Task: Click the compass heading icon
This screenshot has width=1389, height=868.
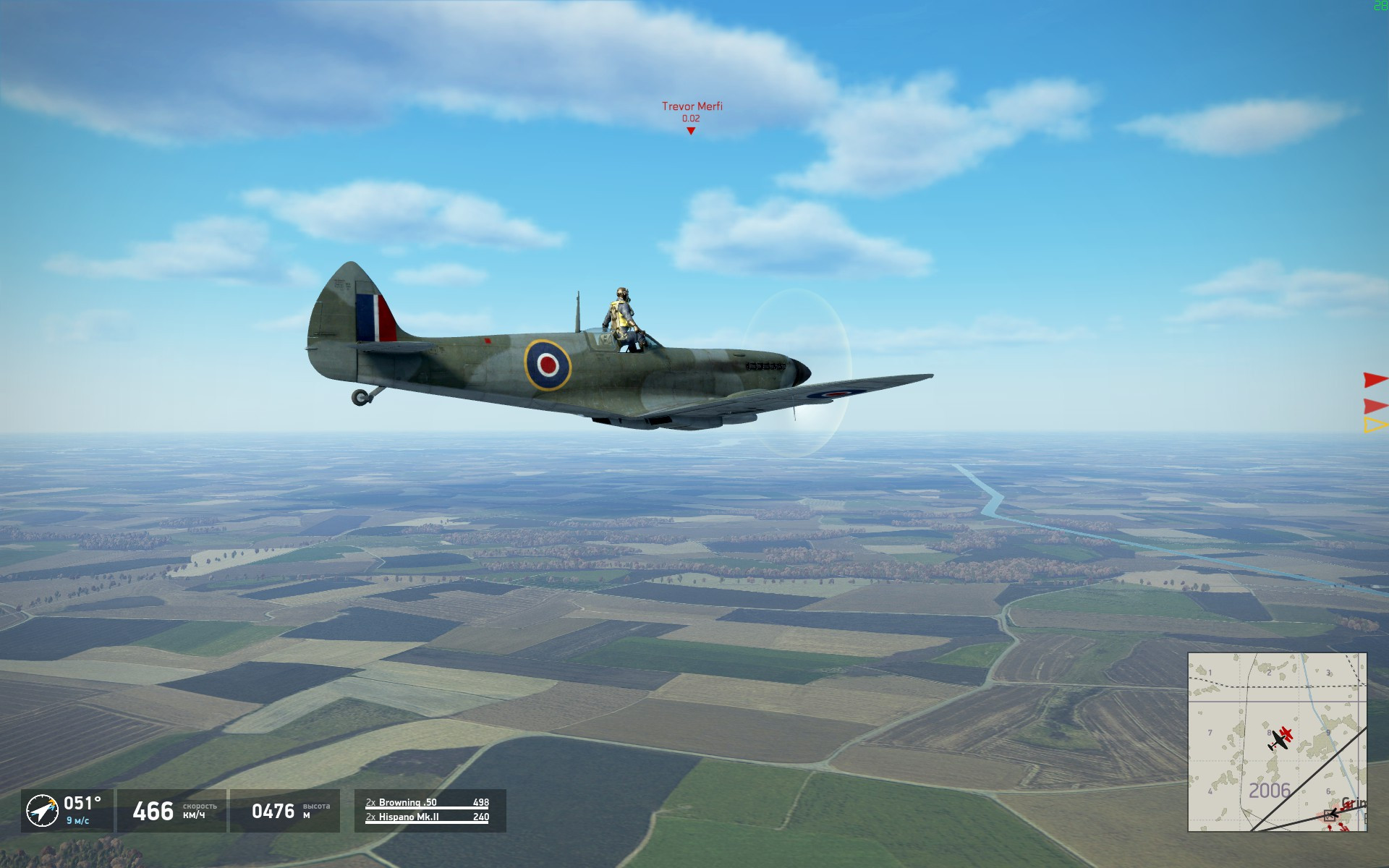Action: click(42, 810)
